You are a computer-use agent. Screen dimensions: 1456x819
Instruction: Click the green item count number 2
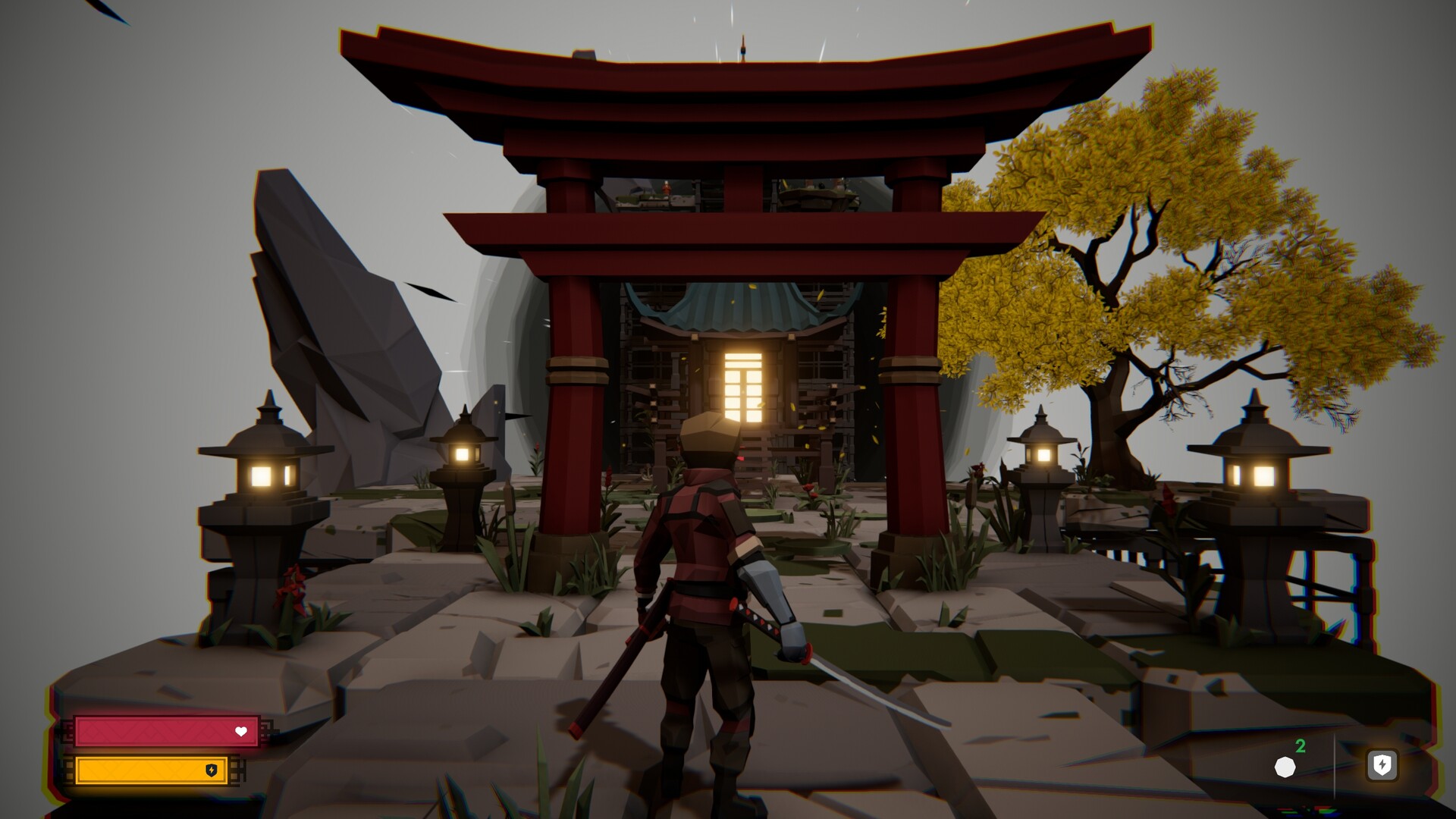tap(1300, 747)
